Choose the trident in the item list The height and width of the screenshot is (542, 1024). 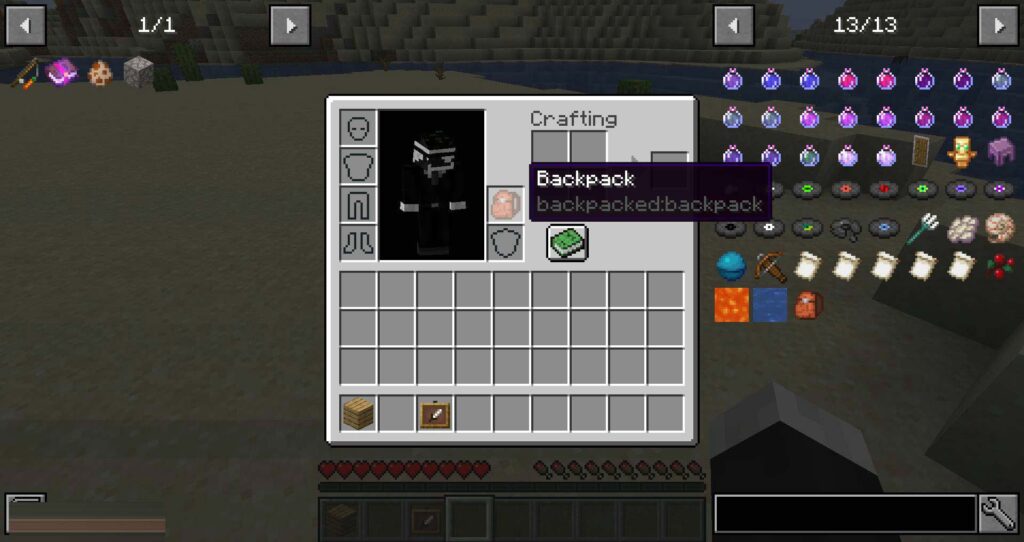point(923,229)
